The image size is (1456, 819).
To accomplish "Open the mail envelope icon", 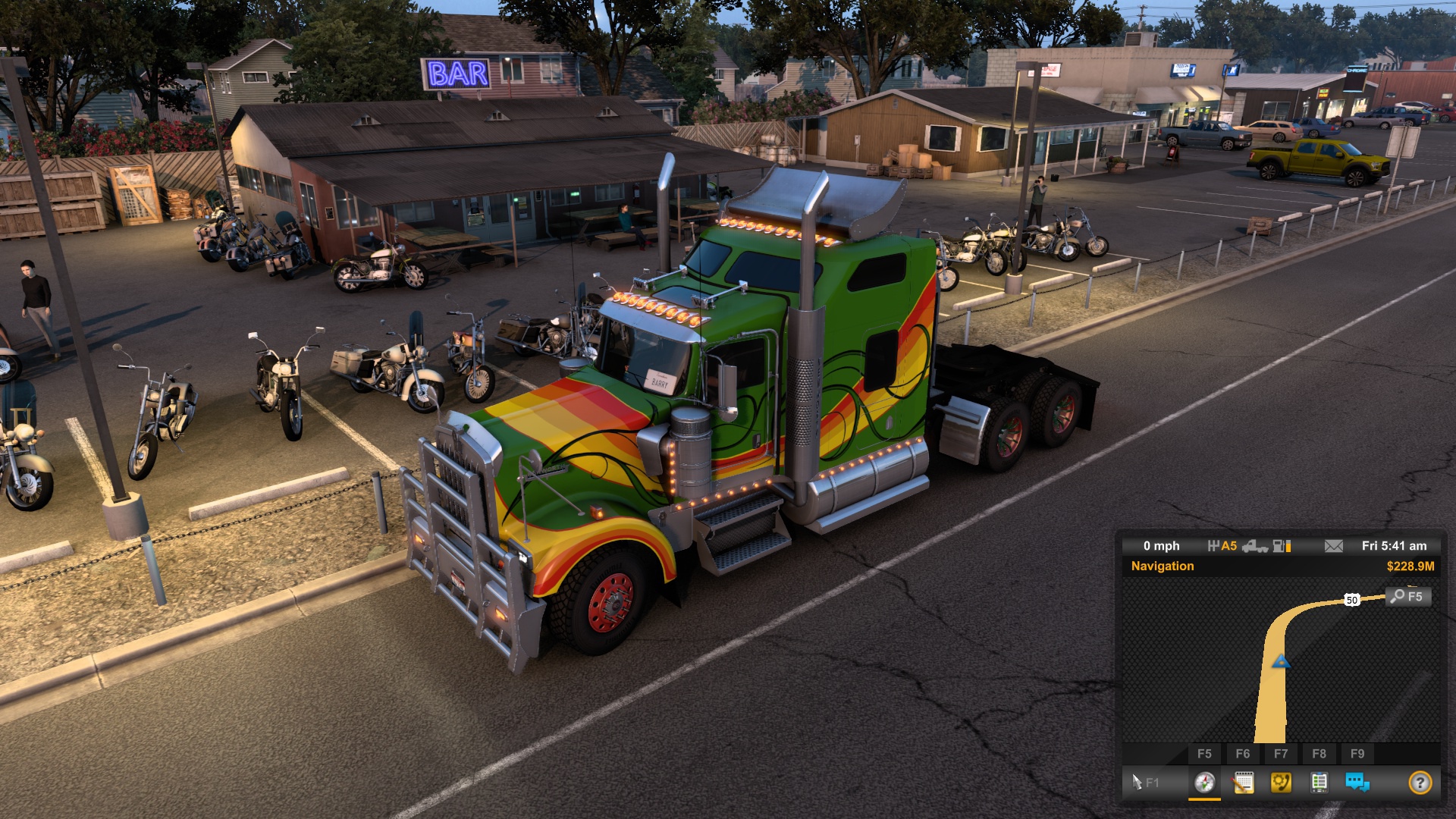I will tap(1333, 546).
